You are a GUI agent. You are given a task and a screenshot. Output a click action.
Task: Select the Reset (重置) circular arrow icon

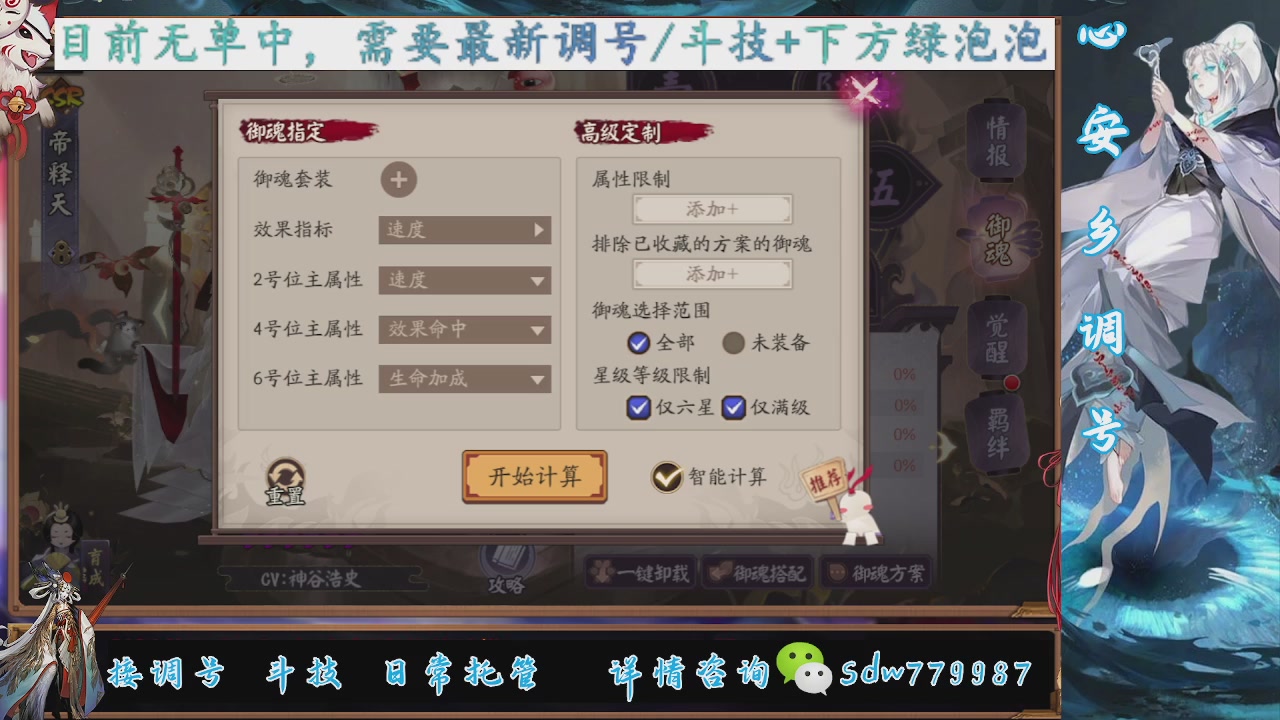(287, 472)
